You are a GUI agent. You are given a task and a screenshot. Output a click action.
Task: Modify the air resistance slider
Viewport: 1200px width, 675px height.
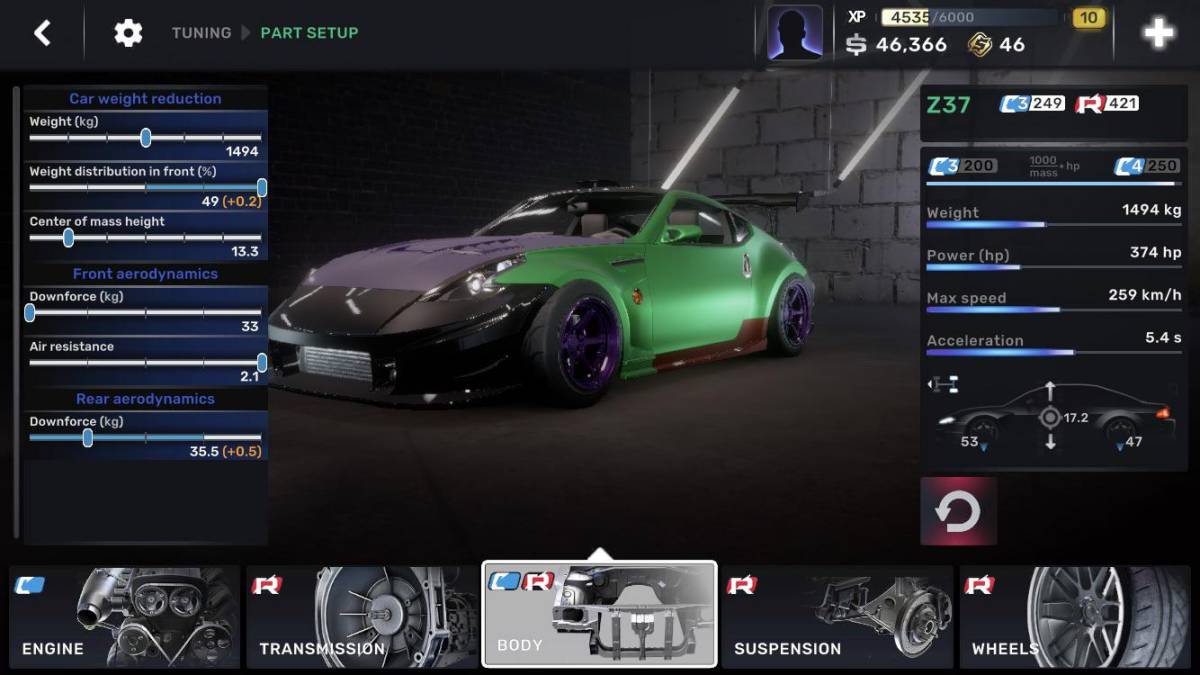coord(261,363)
